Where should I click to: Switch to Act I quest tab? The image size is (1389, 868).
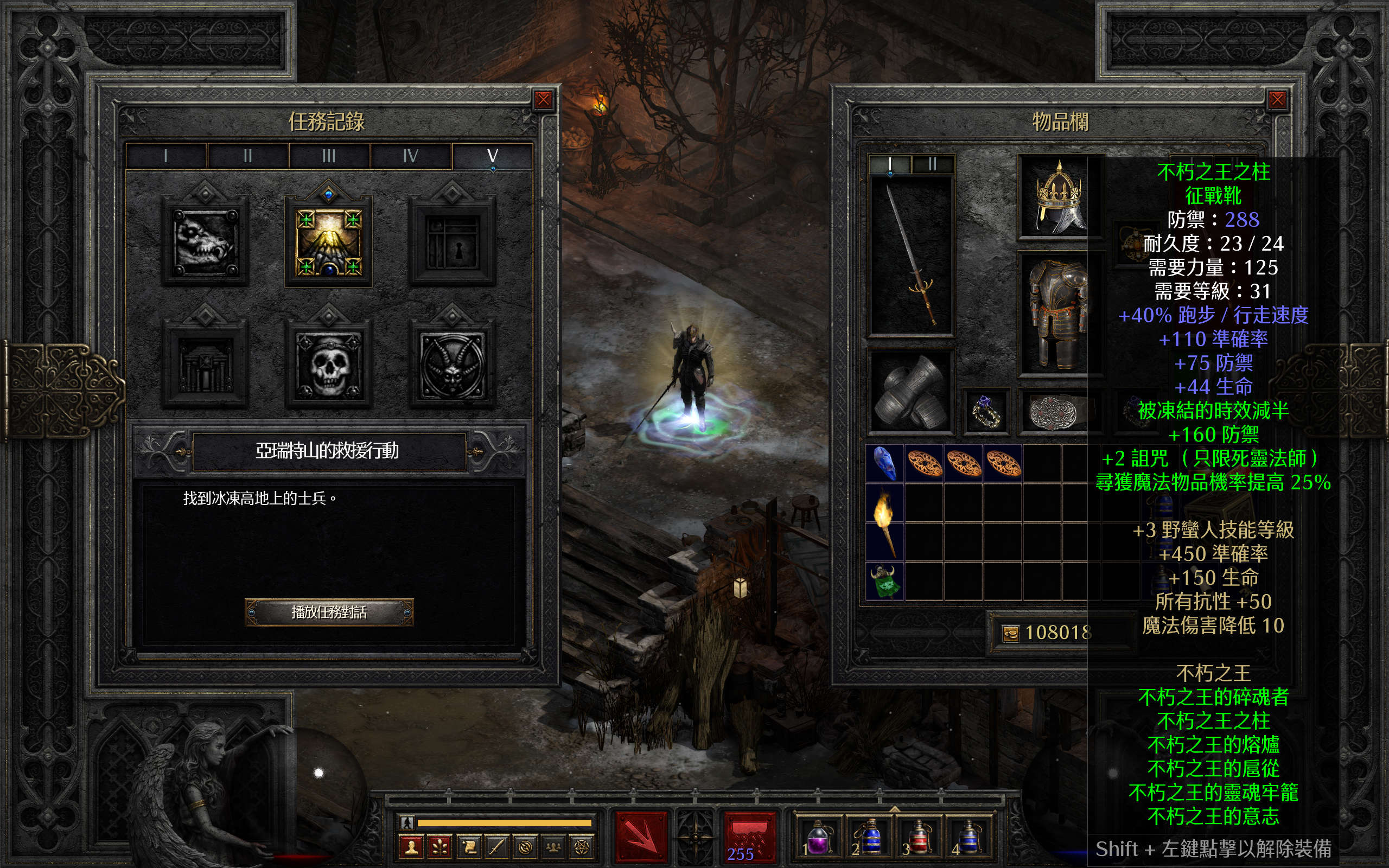pos(166,156)
